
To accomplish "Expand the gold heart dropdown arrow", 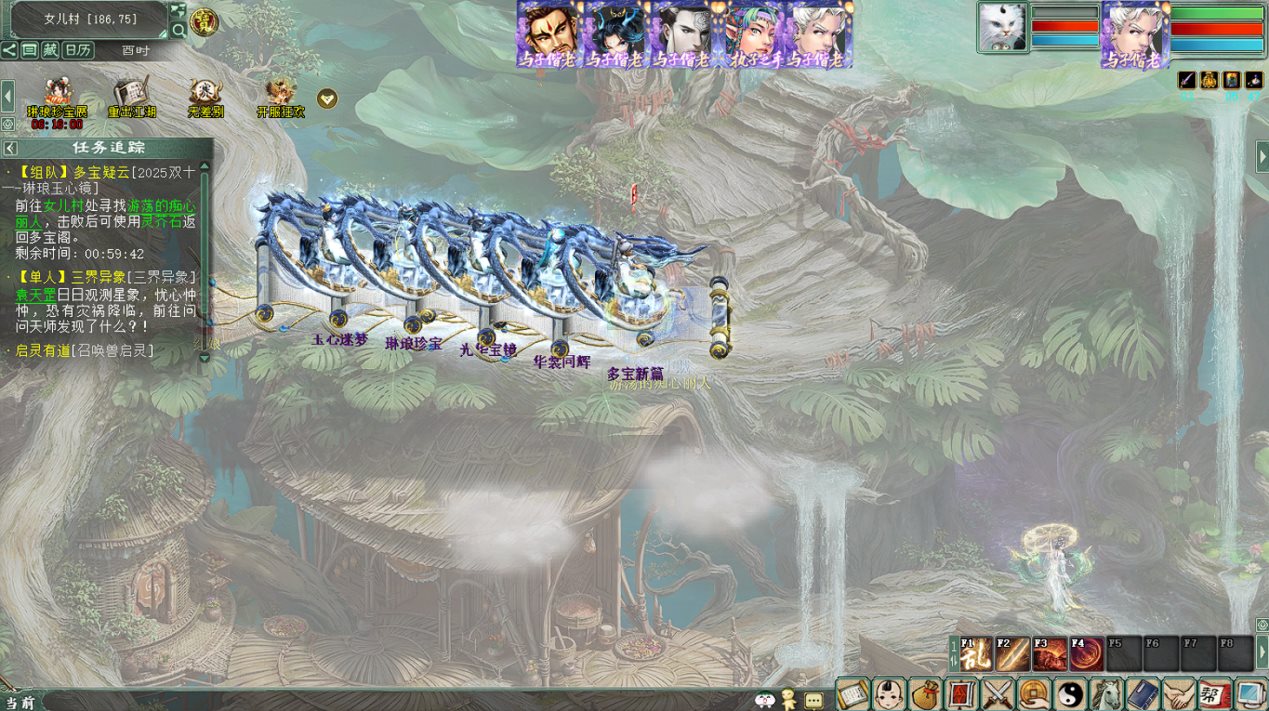I will (x=327, y=99).
